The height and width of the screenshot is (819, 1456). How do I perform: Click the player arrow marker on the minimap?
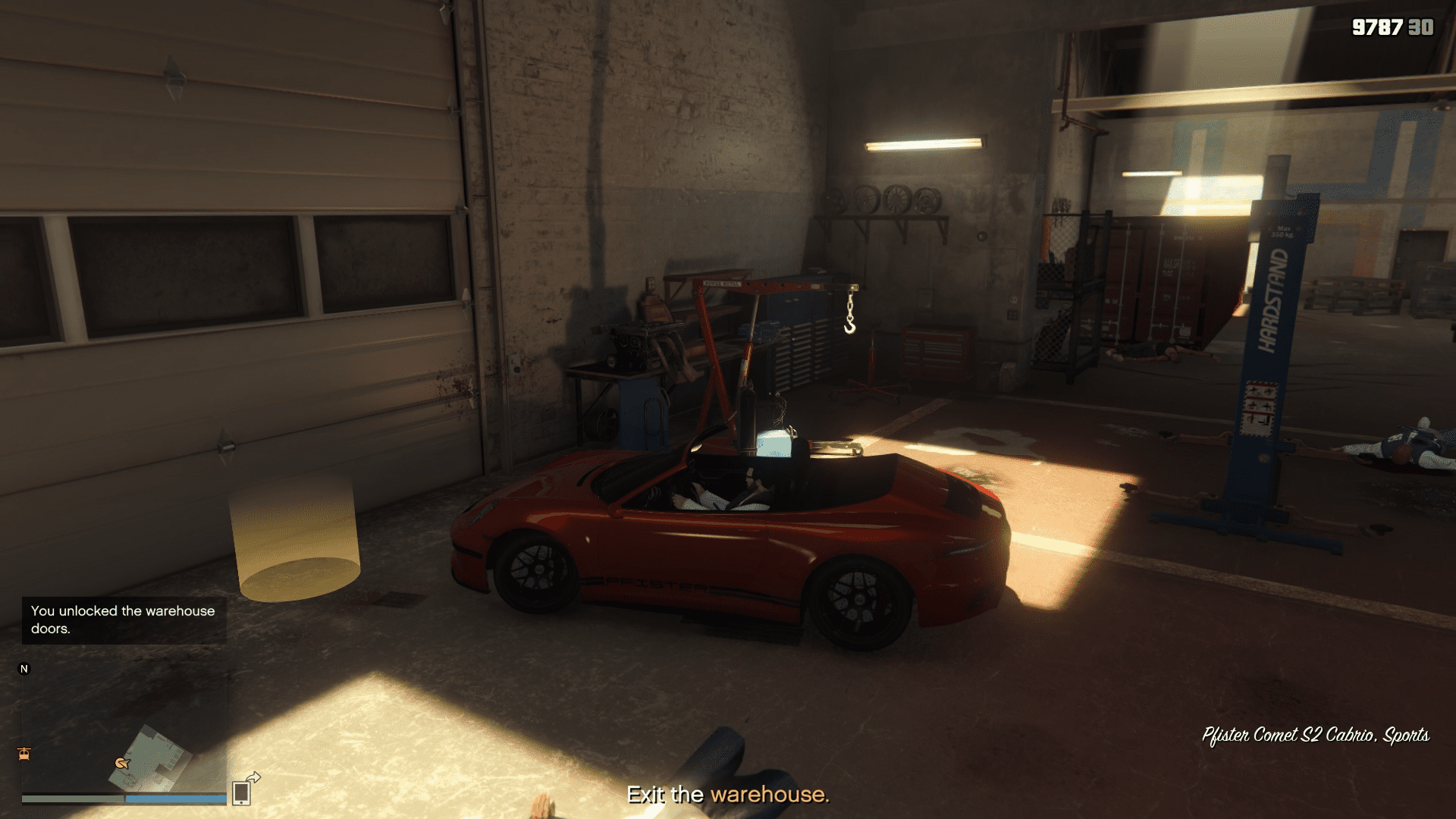point(122,764)
